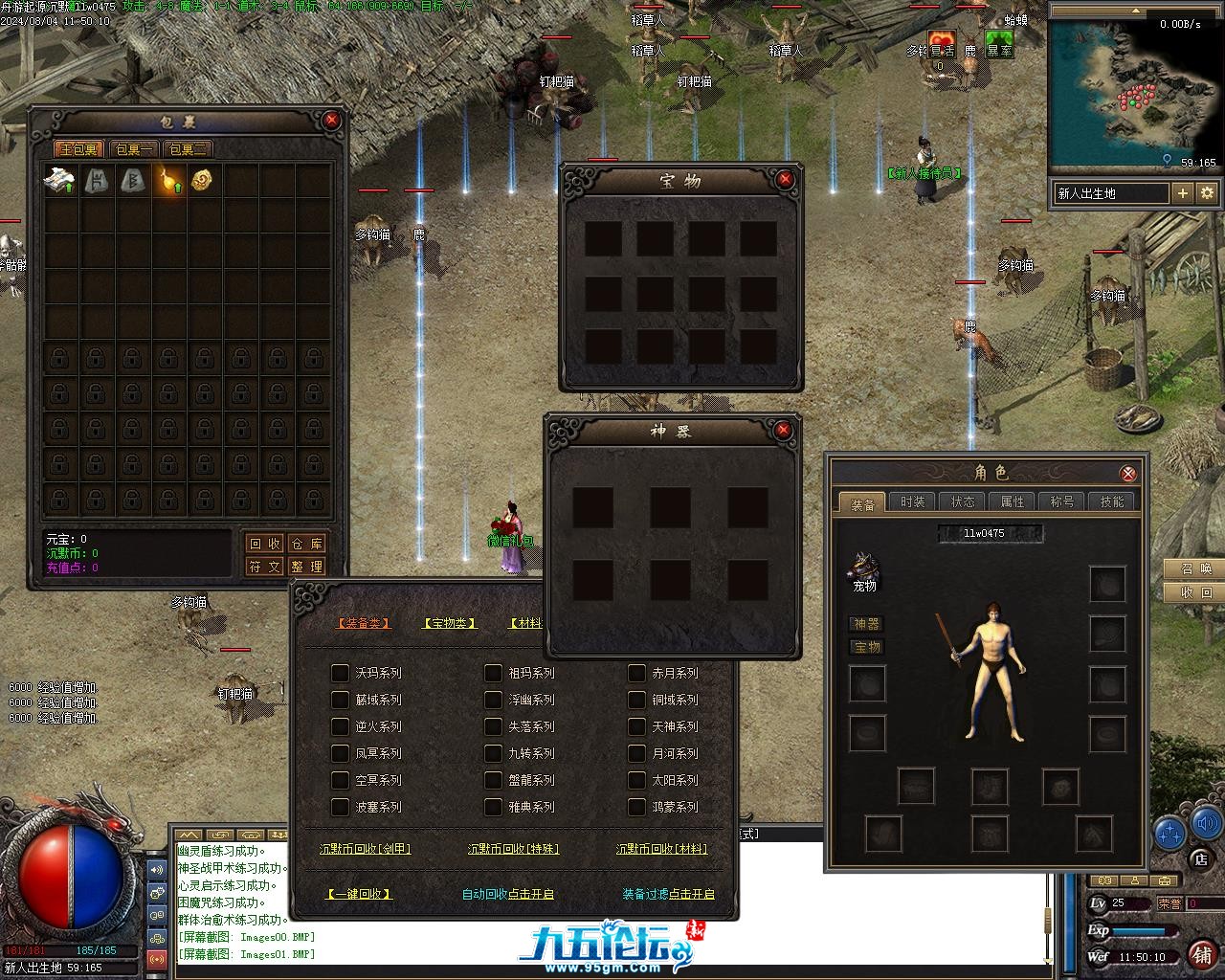Toggle the blue speaker sound button
This screenshot has height=980, width=1225.
pos(1206,821)
